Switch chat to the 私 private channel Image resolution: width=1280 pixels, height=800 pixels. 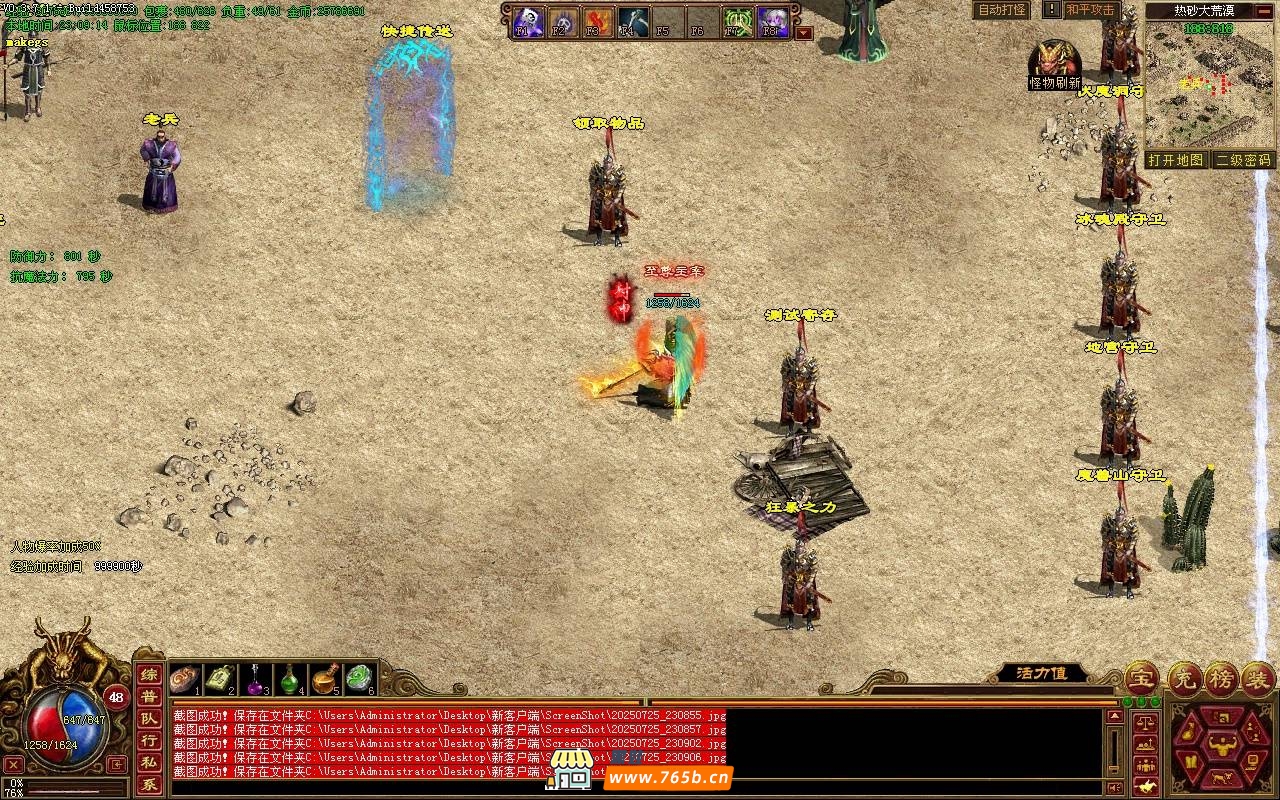coord(148,763)
